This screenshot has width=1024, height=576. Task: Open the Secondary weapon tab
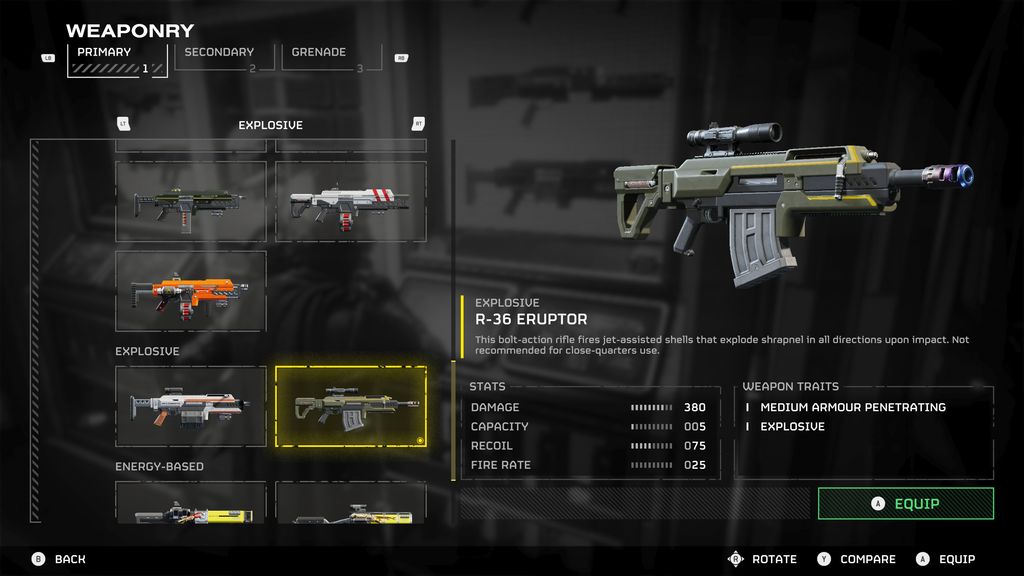224,59
